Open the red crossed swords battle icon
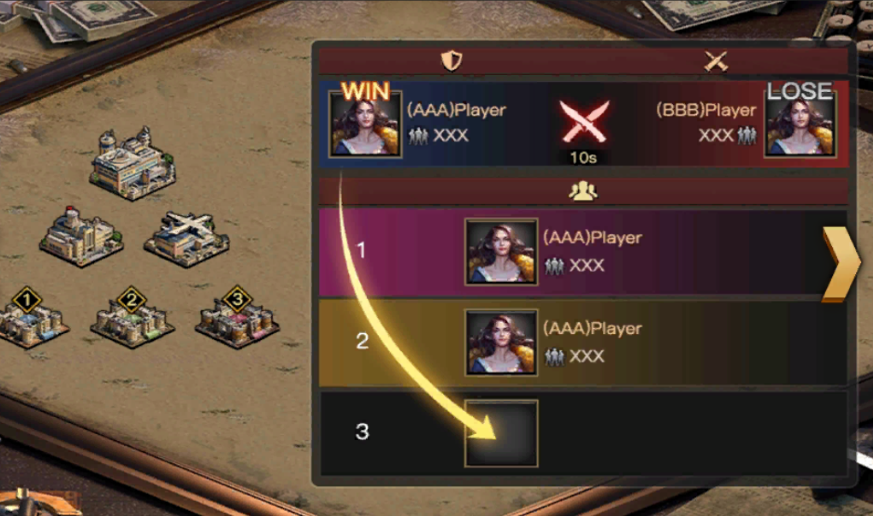 [584, 121]
